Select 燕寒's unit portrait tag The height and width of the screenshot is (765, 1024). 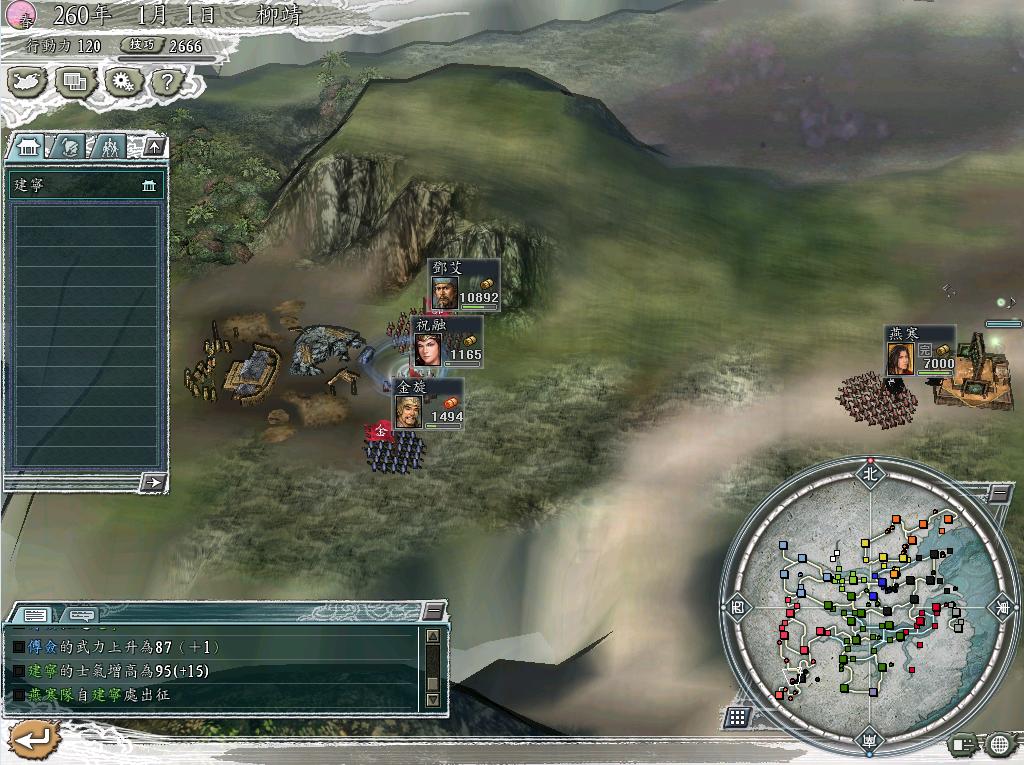coord(901,357)
